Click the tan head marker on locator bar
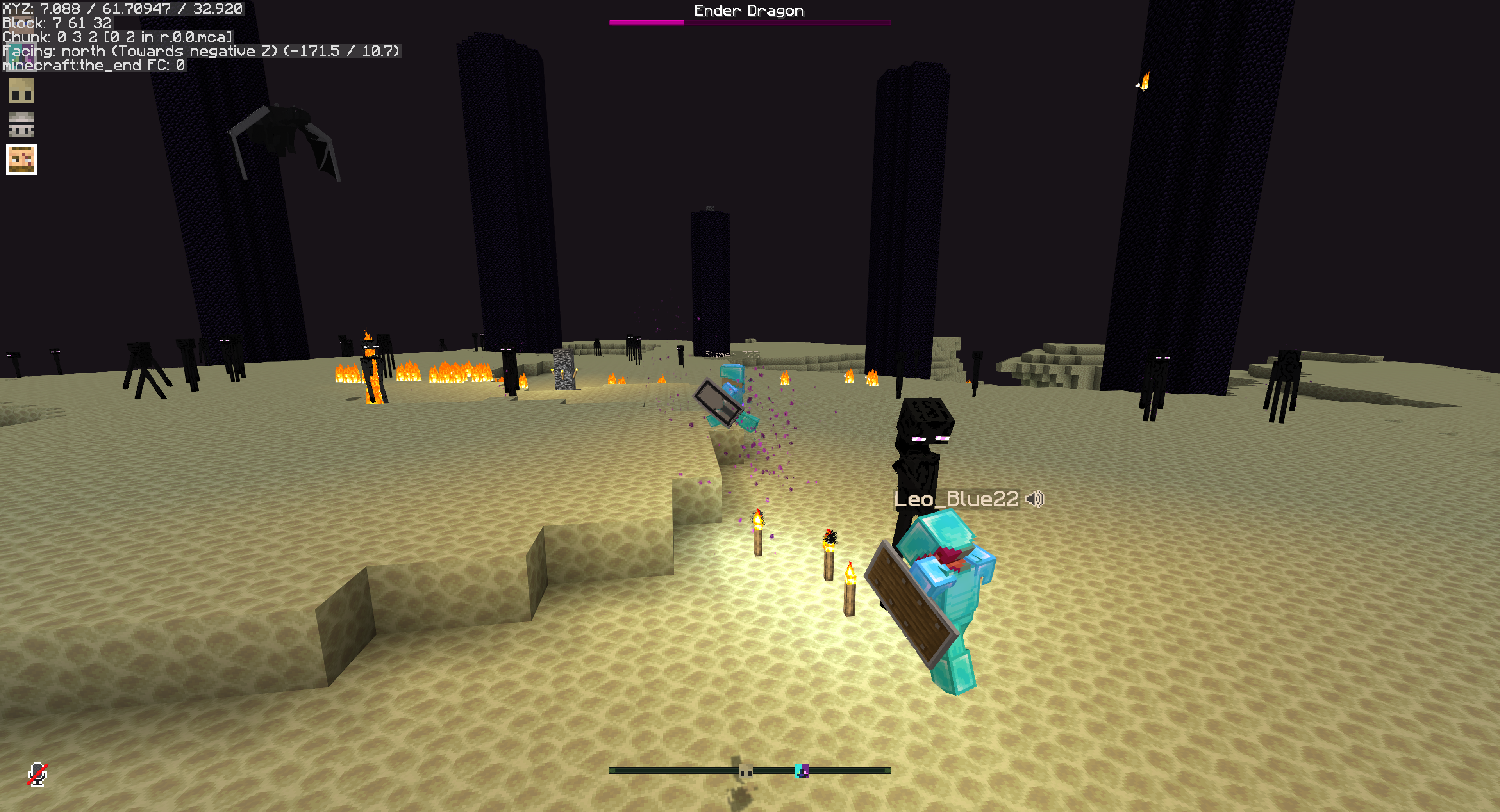The height and width of the screenshot is (812, 1500). (x=745, y=771)
